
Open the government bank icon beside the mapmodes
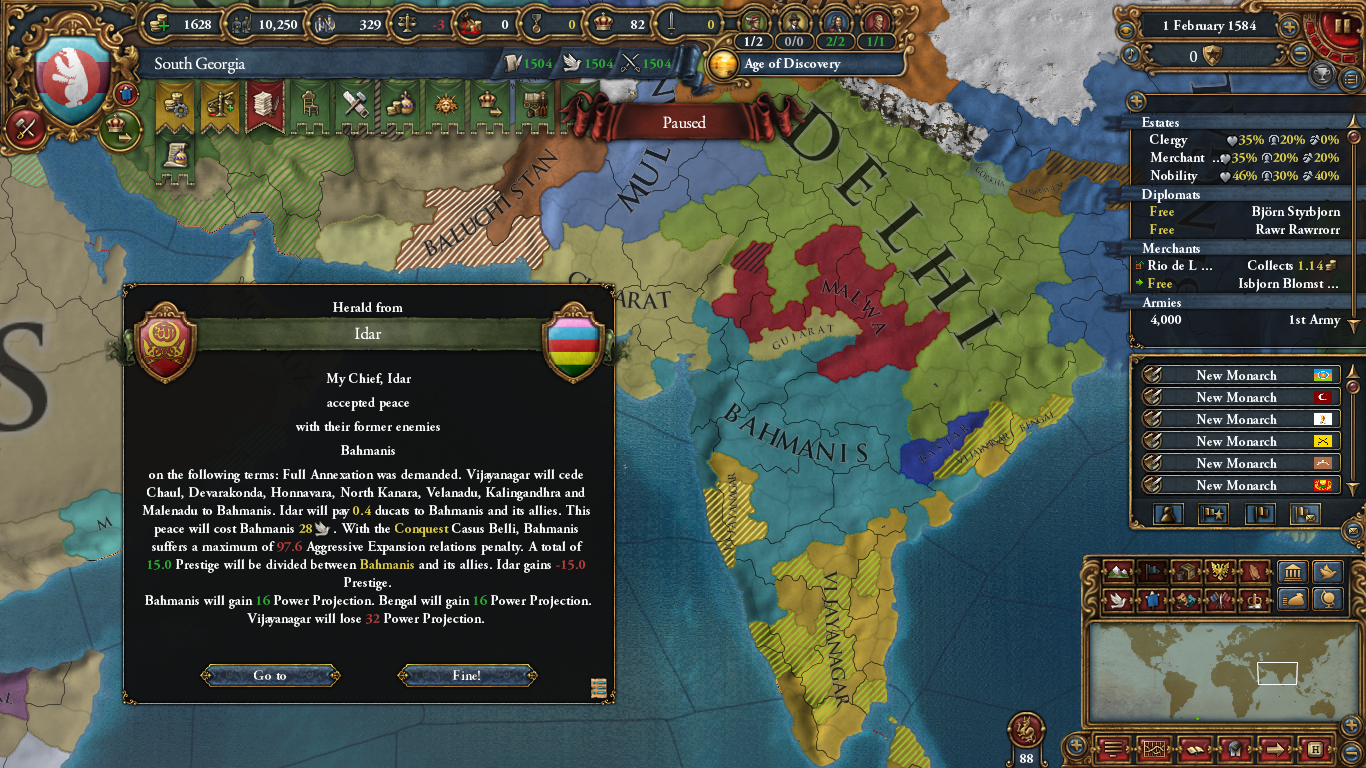pyautogui.click(x=1292, y=571)
